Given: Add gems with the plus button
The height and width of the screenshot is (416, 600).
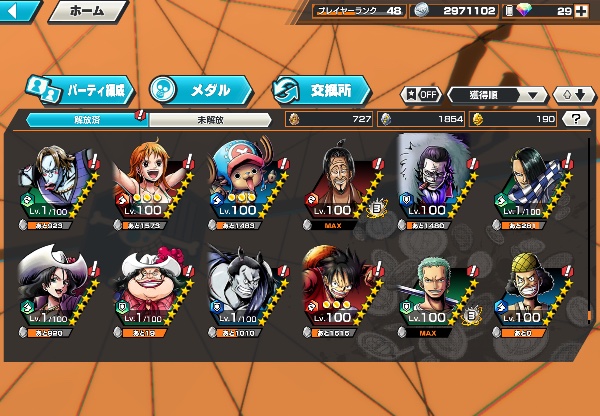Looking at the screenshot, I should 580,11.
